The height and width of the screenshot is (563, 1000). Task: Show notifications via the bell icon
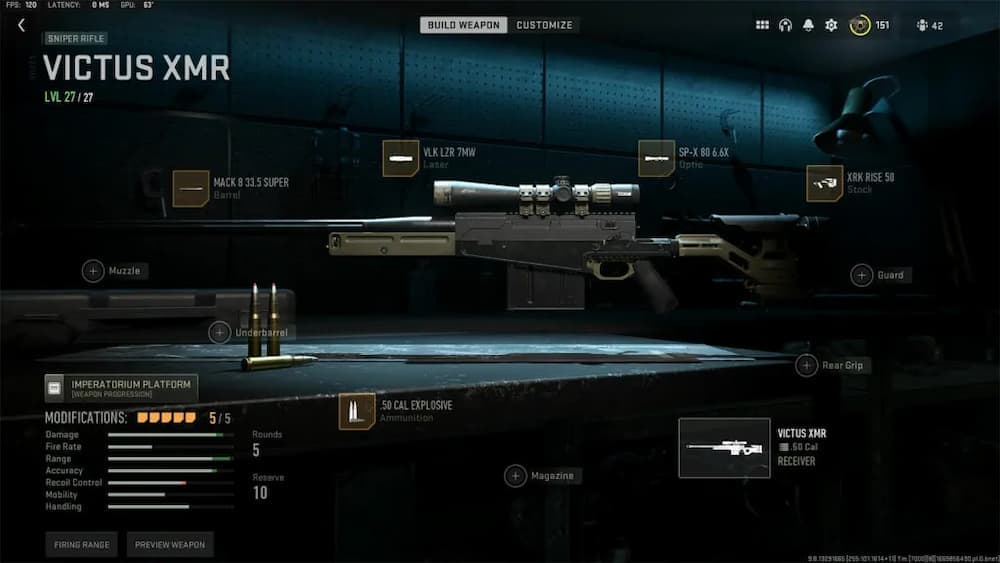click(x=808, y=25)
